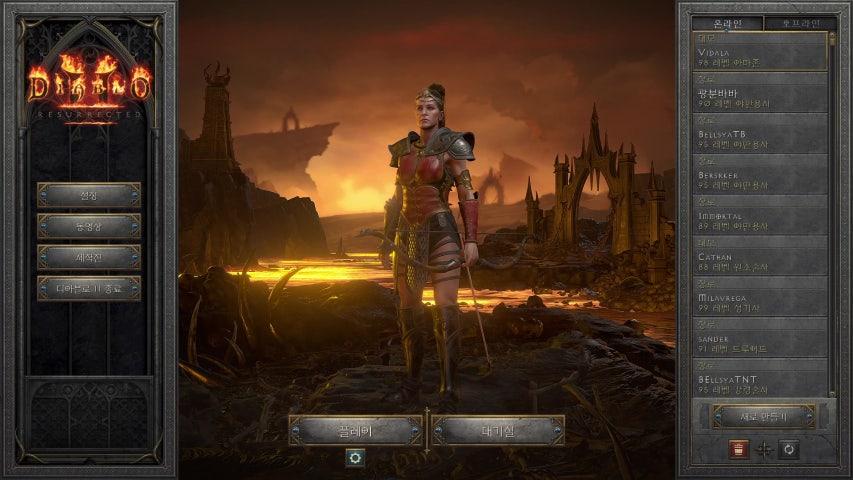Viewport: 853px width, 480px height.
Task: Choose the character BellsyaTB
Action: click(762, 138)
